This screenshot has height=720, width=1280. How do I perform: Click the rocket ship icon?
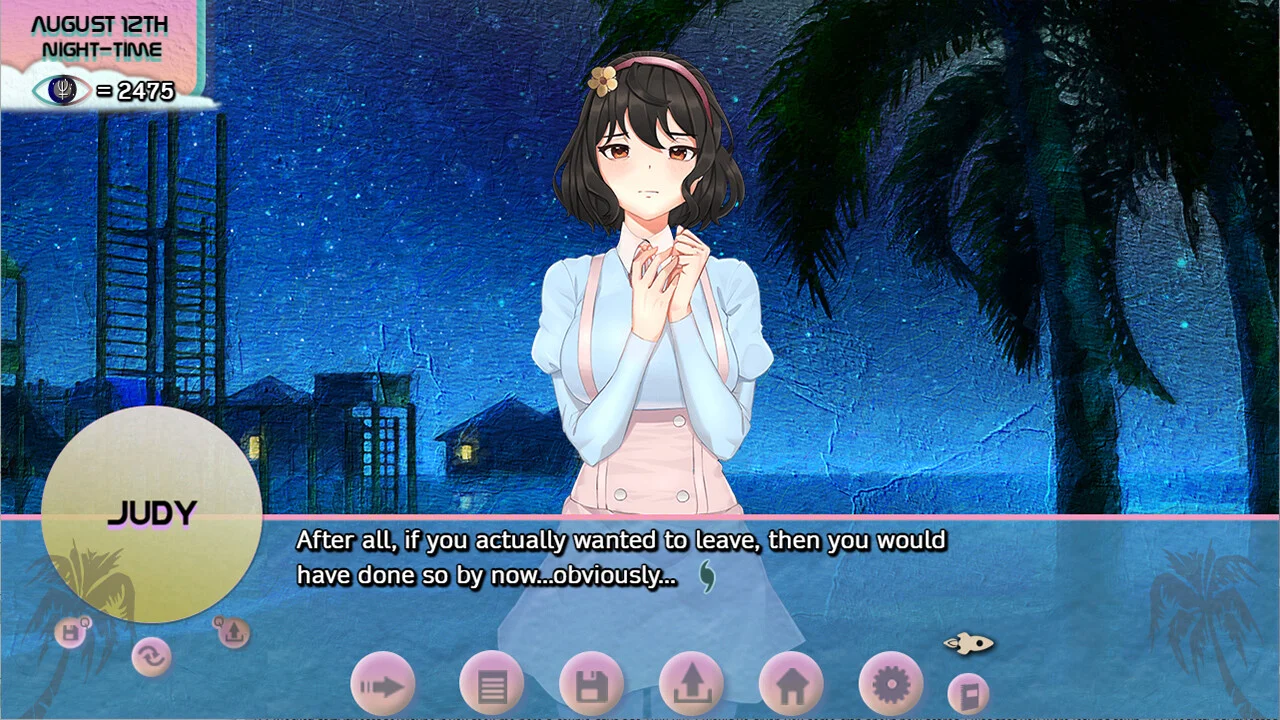click(968, 643)
